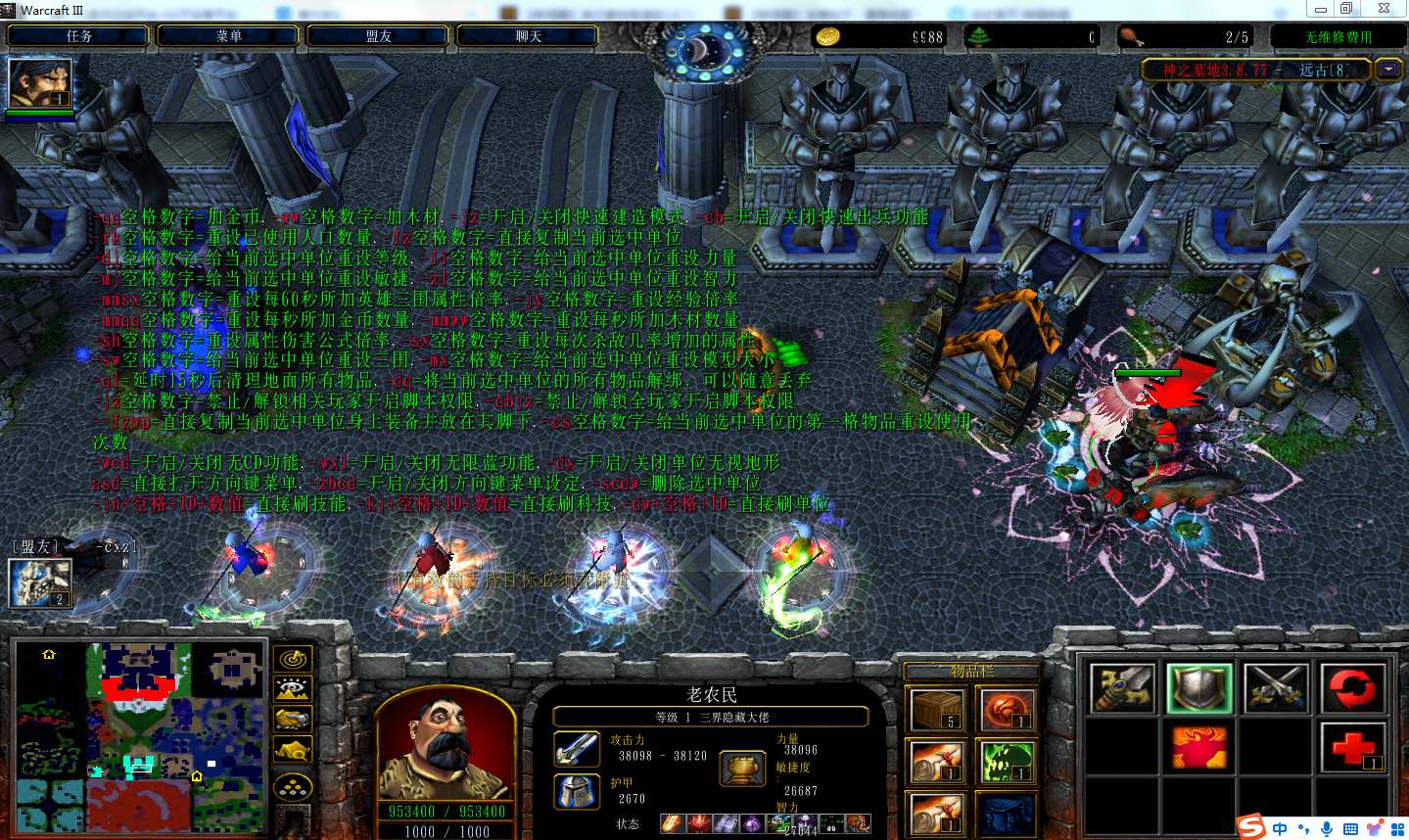Click the minimap
The width and height of the screenshot is (1409, 840).
(139, 736)
